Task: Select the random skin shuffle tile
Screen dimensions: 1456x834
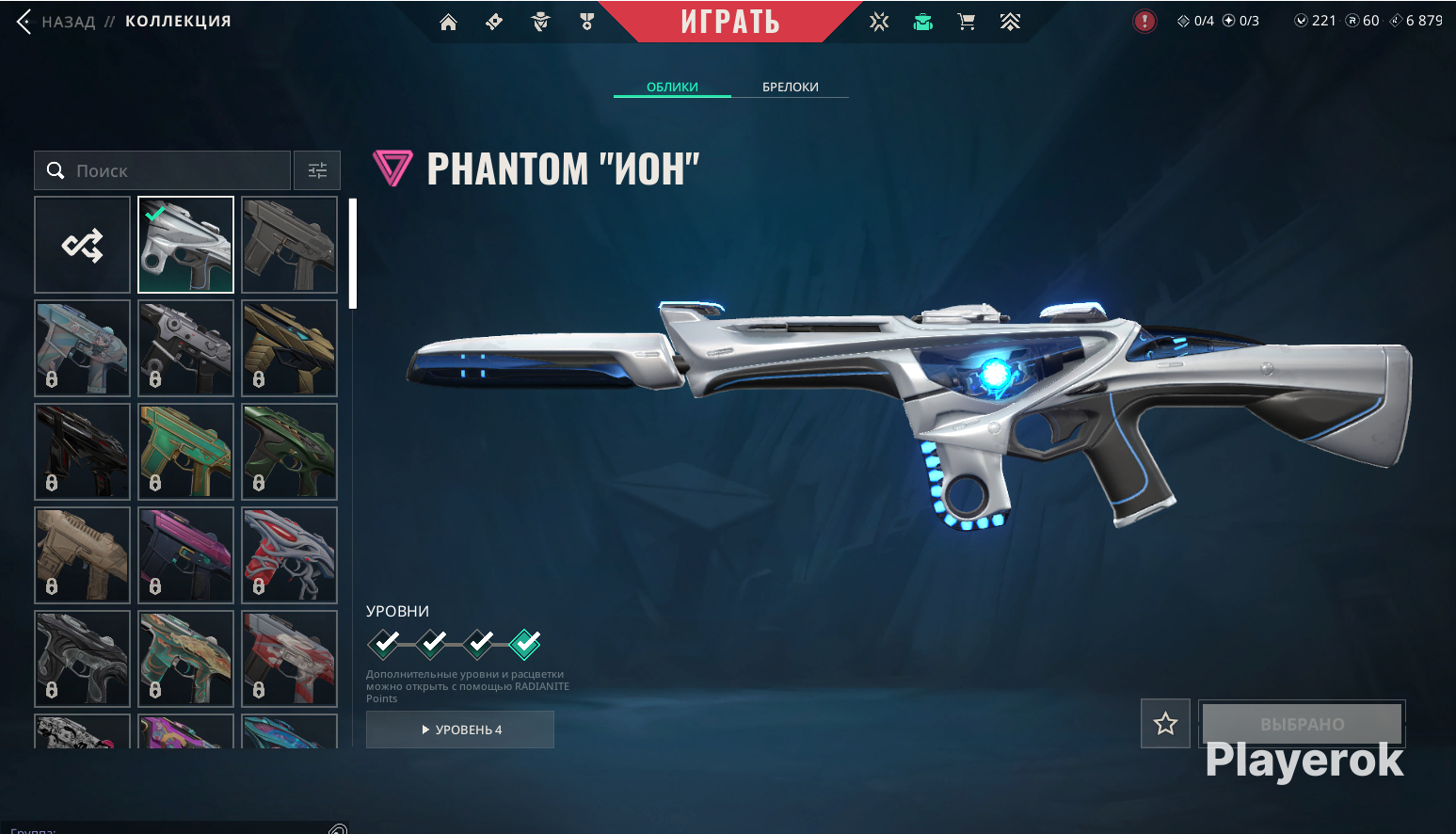Action: (83, 245)
